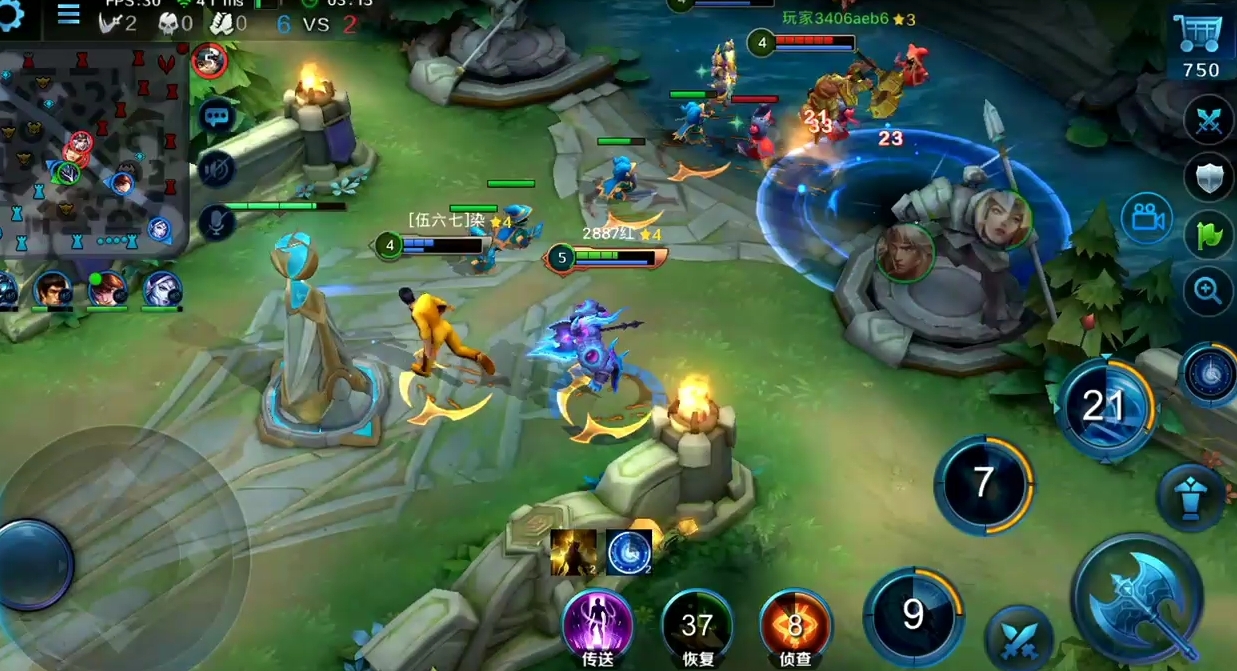Use the 恢复 recover skill
Viewport: 1237px width, 671px height.
pos(697,626)
